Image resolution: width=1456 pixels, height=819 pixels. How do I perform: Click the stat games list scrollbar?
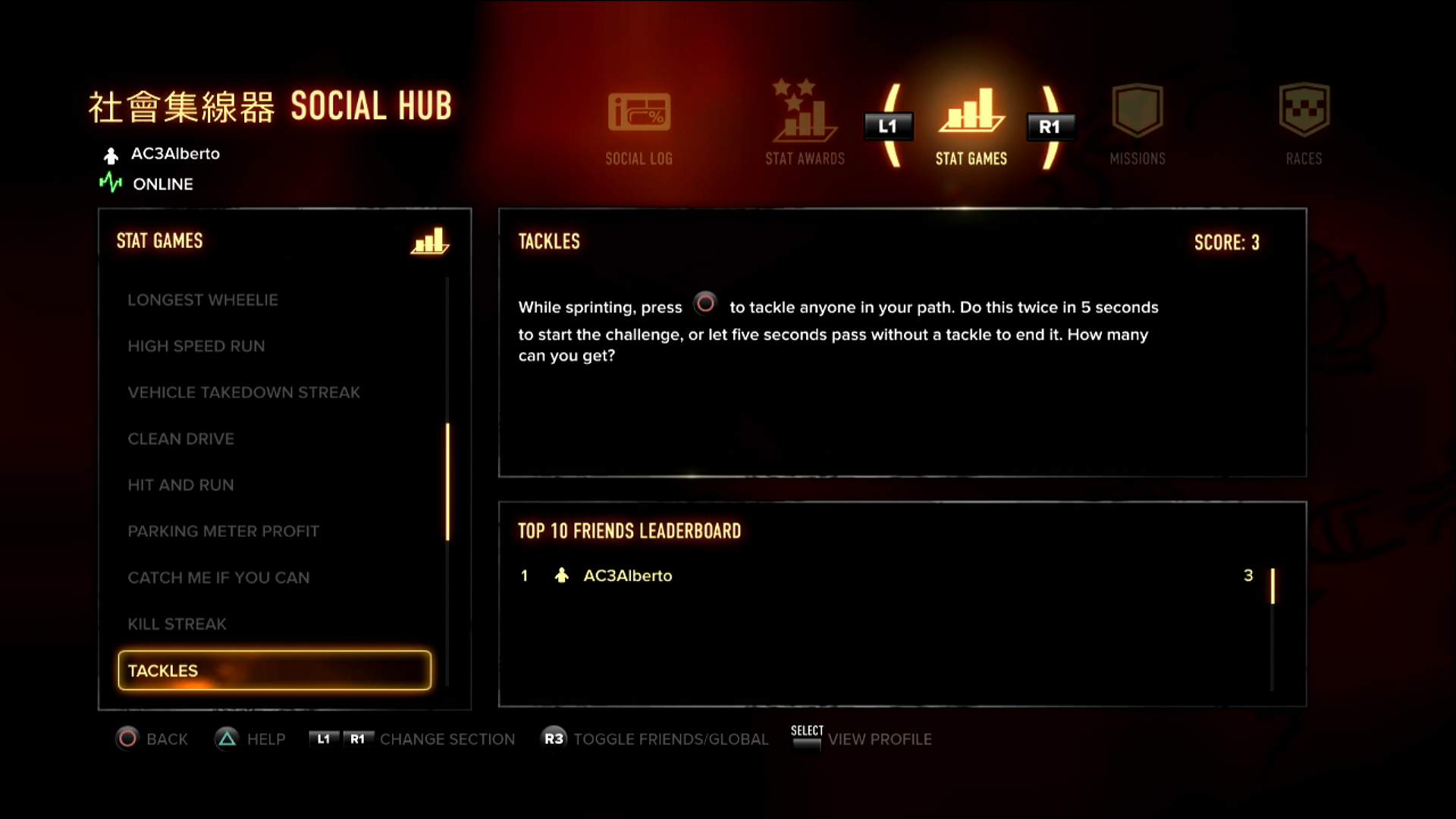point(447,482)
